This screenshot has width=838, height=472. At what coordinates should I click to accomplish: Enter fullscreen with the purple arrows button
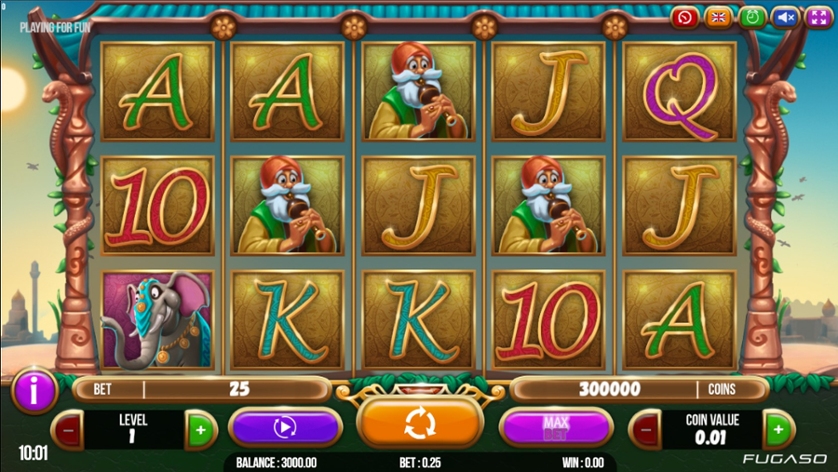tap(819, 17)
